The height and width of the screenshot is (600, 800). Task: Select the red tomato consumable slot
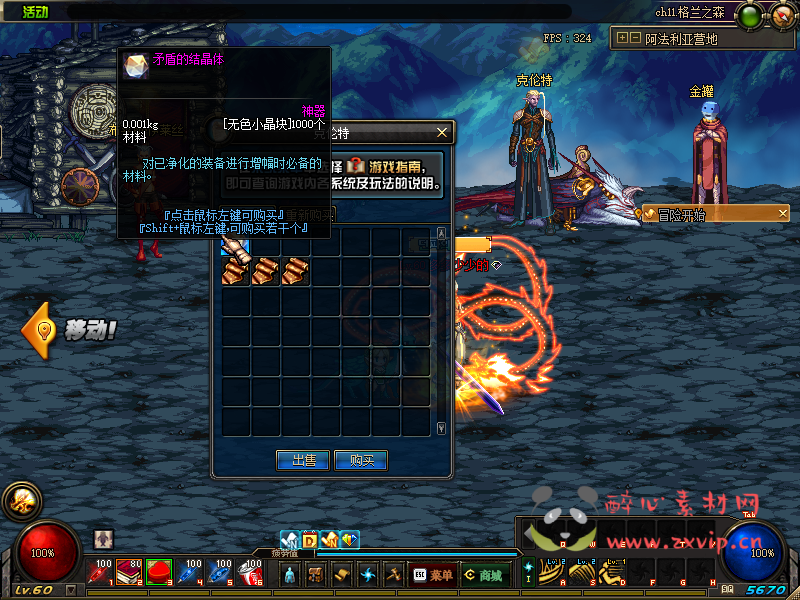click(158, 573)
